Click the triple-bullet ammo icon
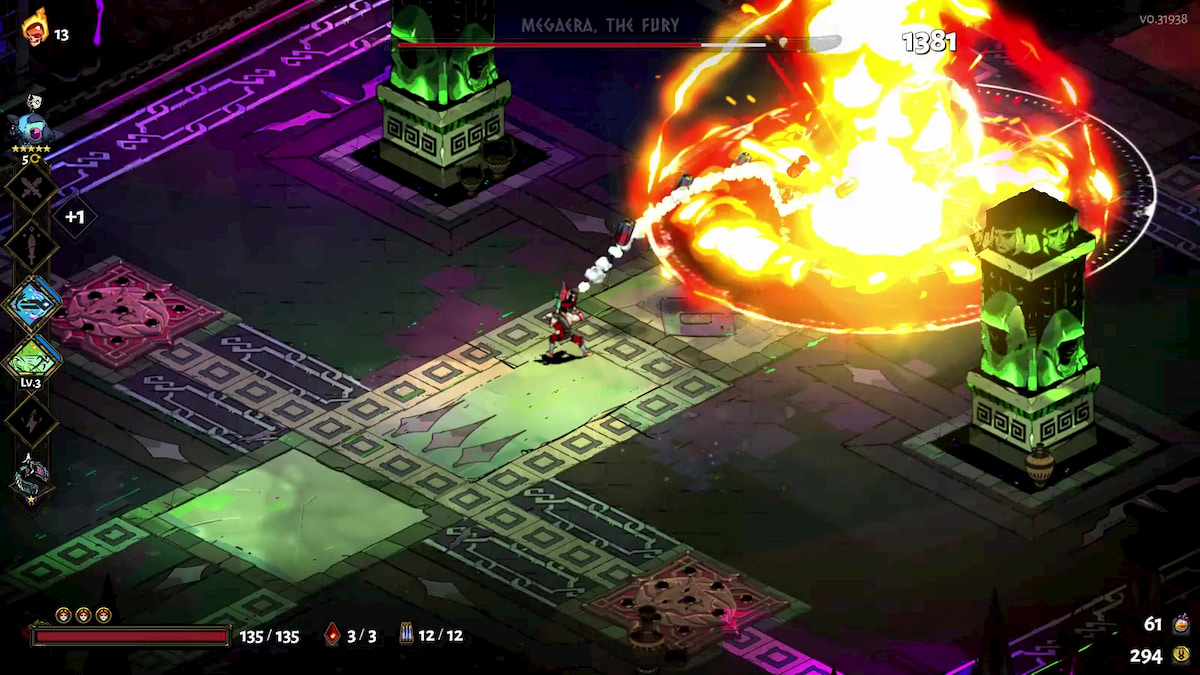Image resolution: width=1200 pixels, height=675 pixels. (406, 634)
